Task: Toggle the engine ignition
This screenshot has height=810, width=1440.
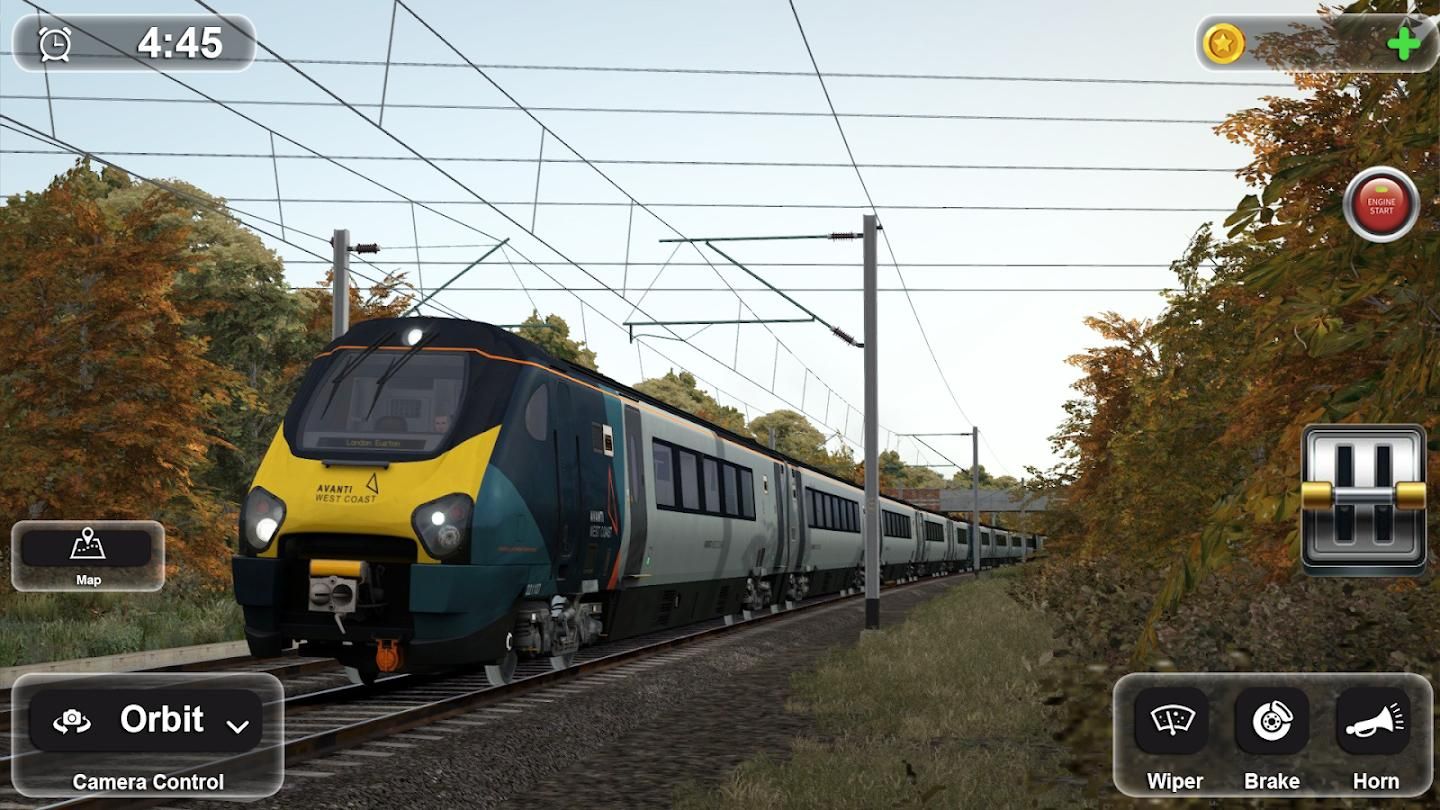Action: click(1382, 203)
